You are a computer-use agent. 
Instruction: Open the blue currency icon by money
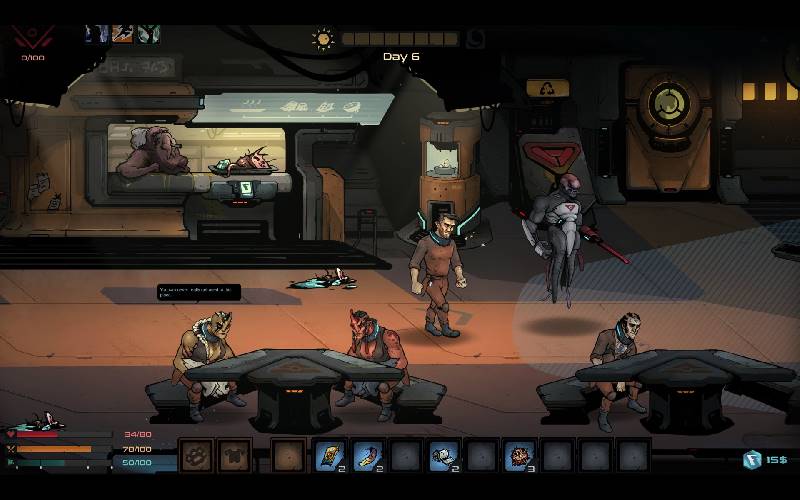[x=752, y=458]
